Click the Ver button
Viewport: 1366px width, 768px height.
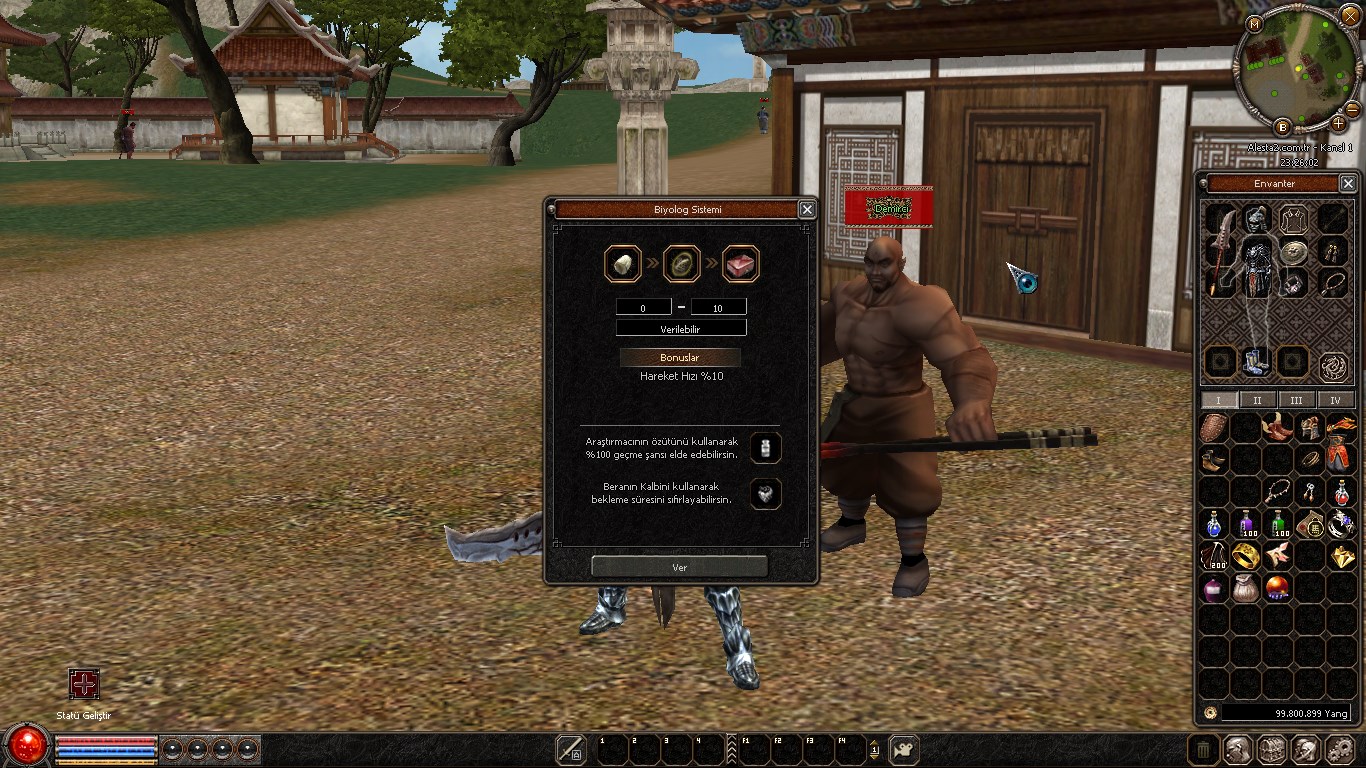(x=680, y=567)
